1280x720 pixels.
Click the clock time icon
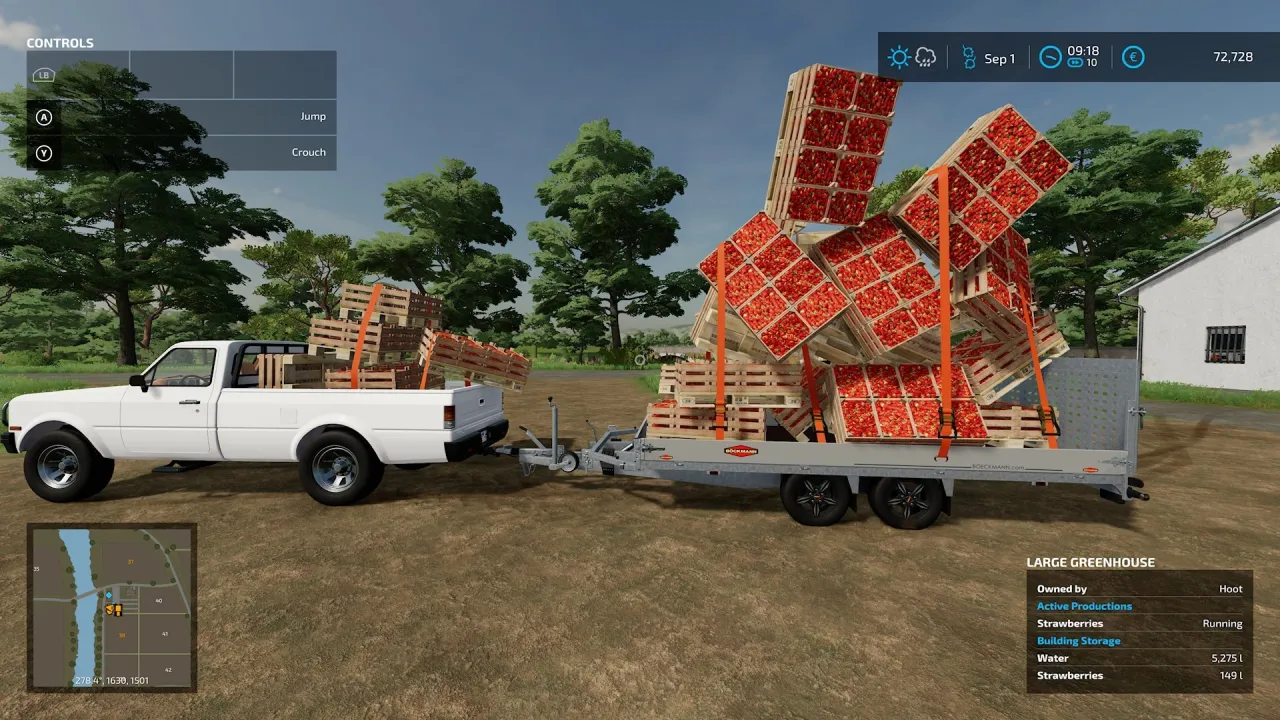click(x=1050, y=57)
